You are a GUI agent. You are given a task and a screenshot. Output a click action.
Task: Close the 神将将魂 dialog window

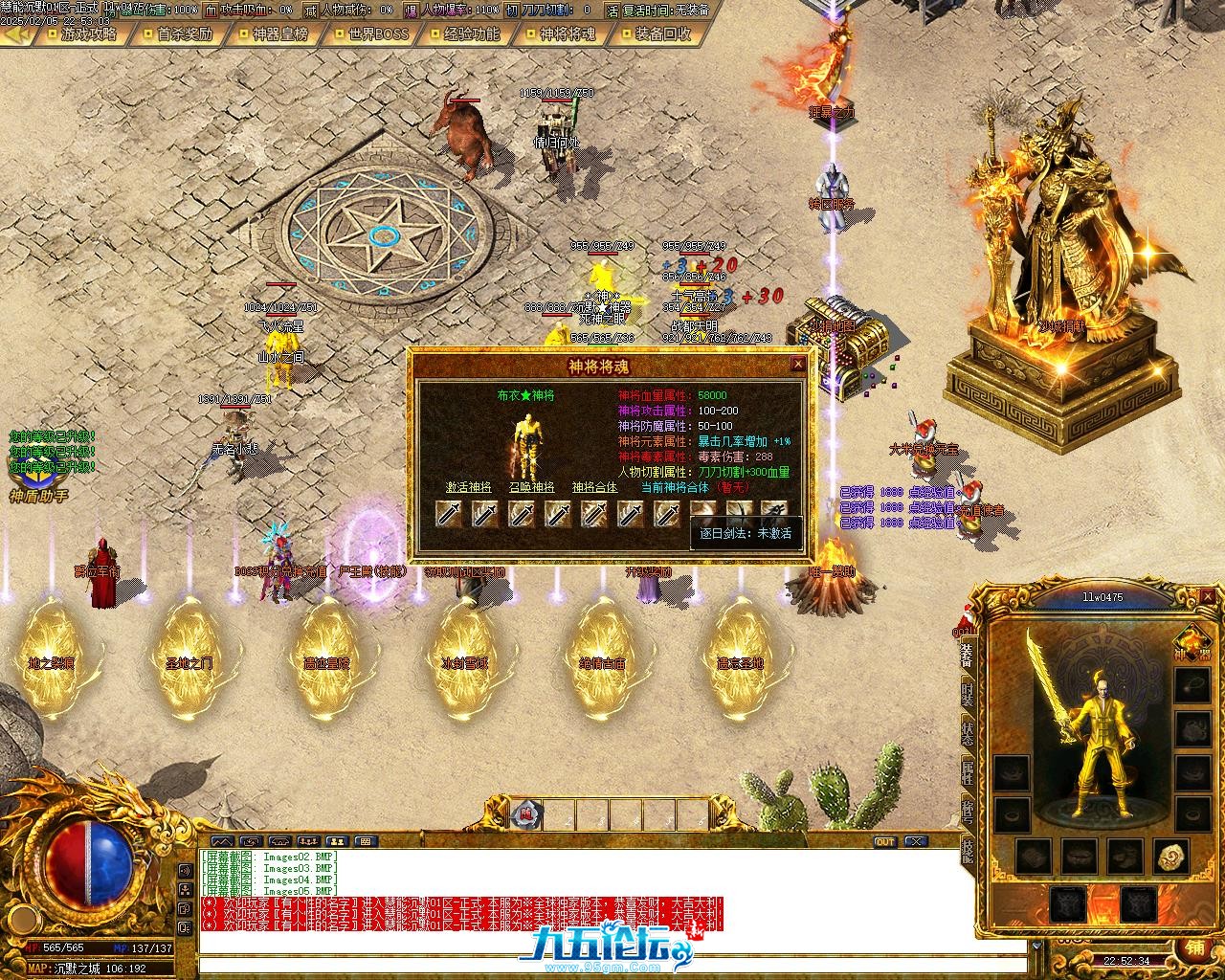pos(798,365)
